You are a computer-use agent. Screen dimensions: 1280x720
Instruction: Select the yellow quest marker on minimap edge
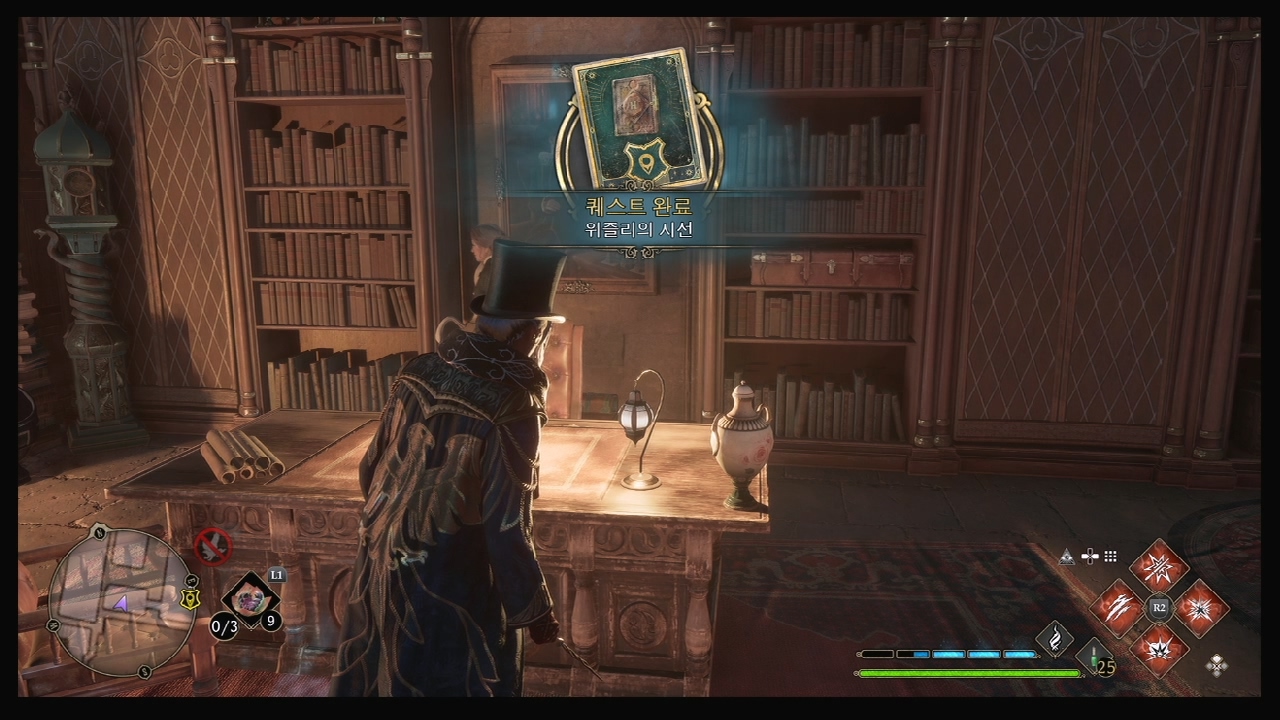click(188, 599)
